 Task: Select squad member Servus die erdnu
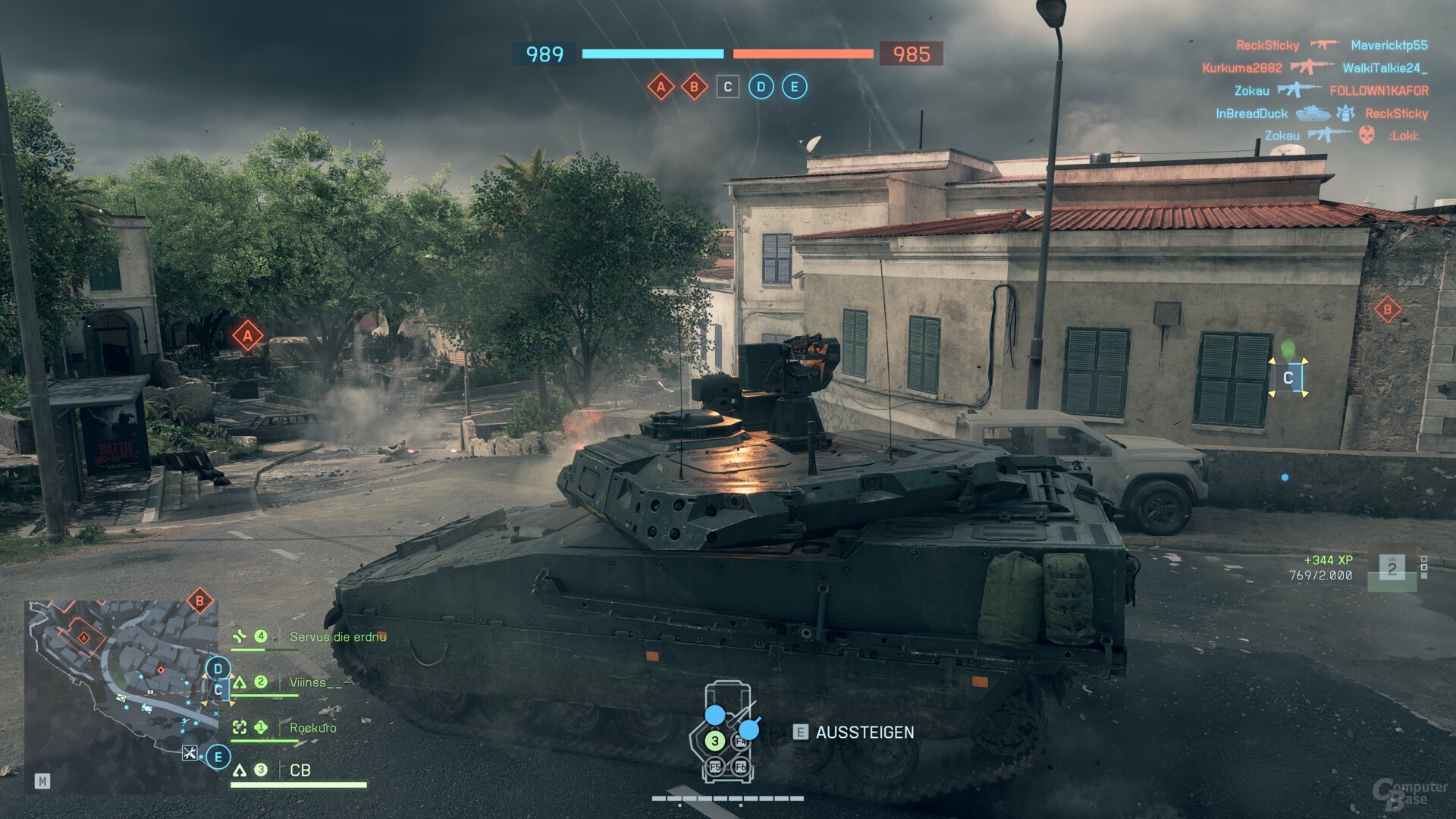[x=337, y=637]
